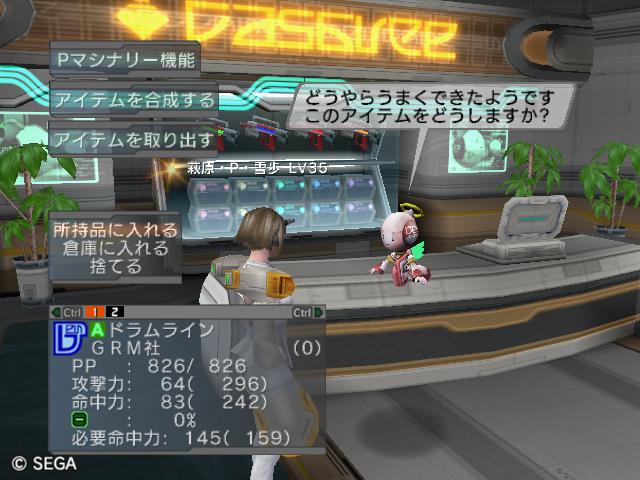Screen dimensions: 640x480
Task: Choose 所持品に入れる option
Action: click(117, 230)
